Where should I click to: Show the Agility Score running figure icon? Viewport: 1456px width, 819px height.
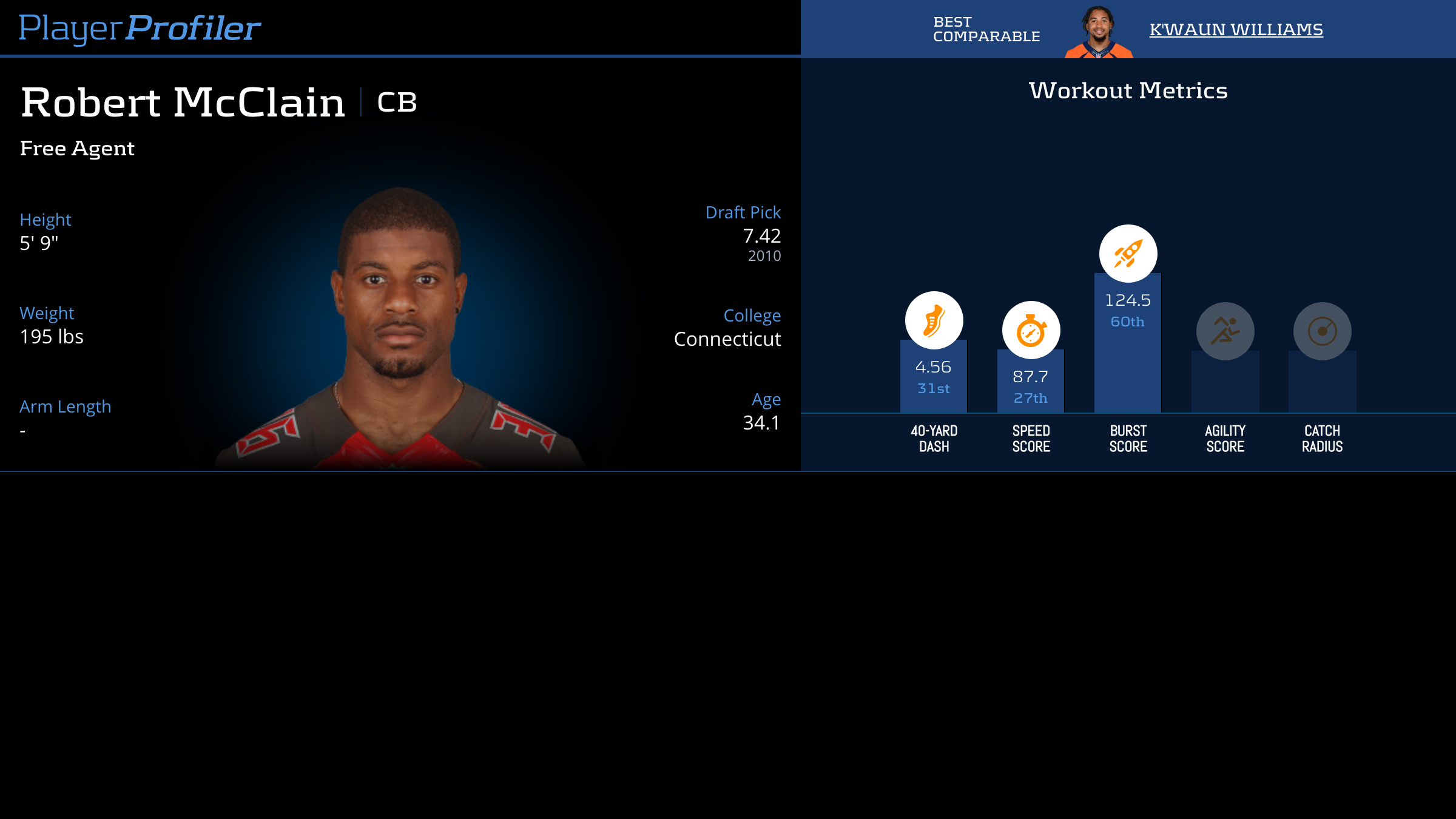coord(1225,331)
